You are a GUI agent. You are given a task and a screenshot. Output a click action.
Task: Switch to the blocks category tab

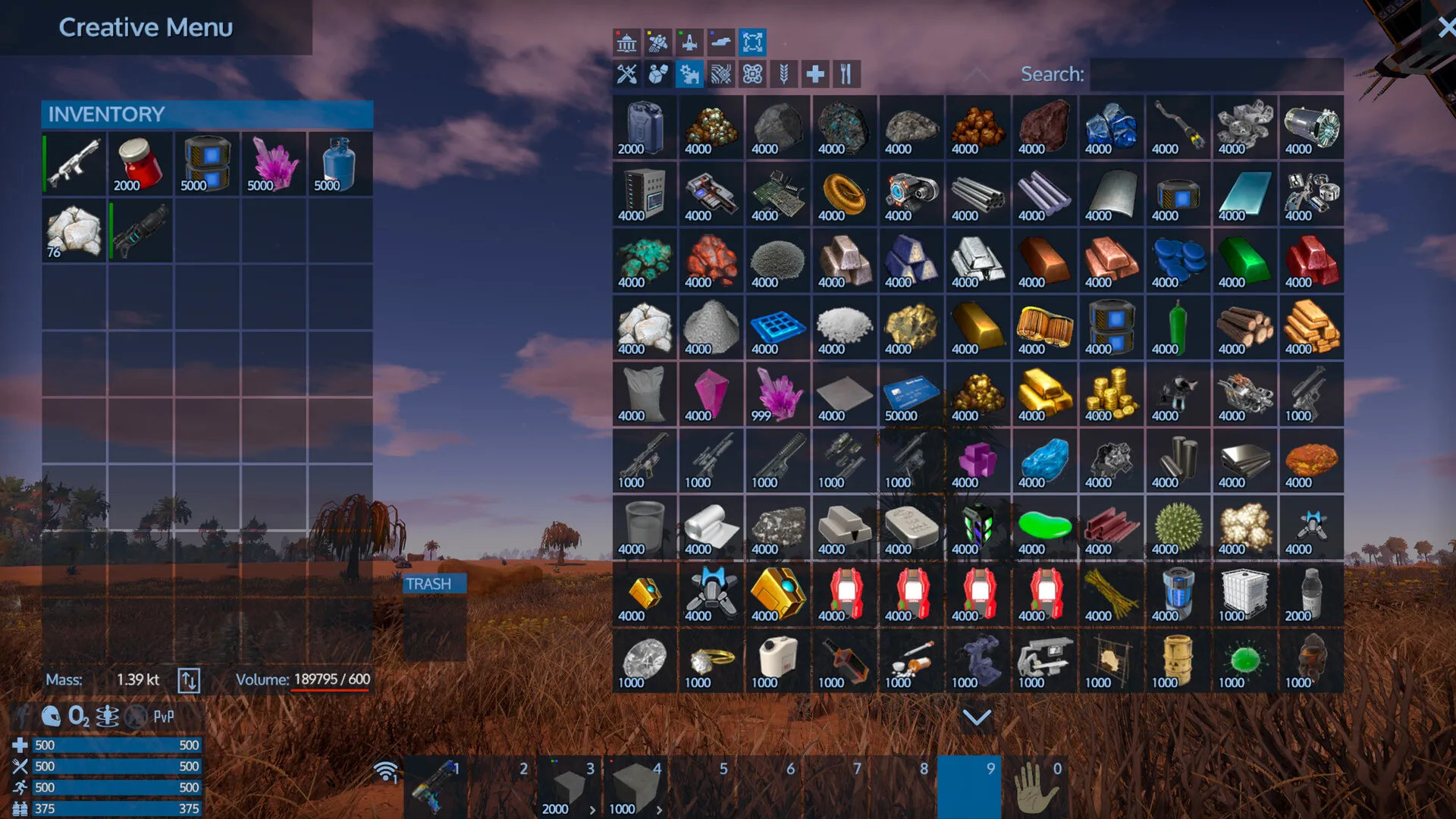tap(657, 74)
